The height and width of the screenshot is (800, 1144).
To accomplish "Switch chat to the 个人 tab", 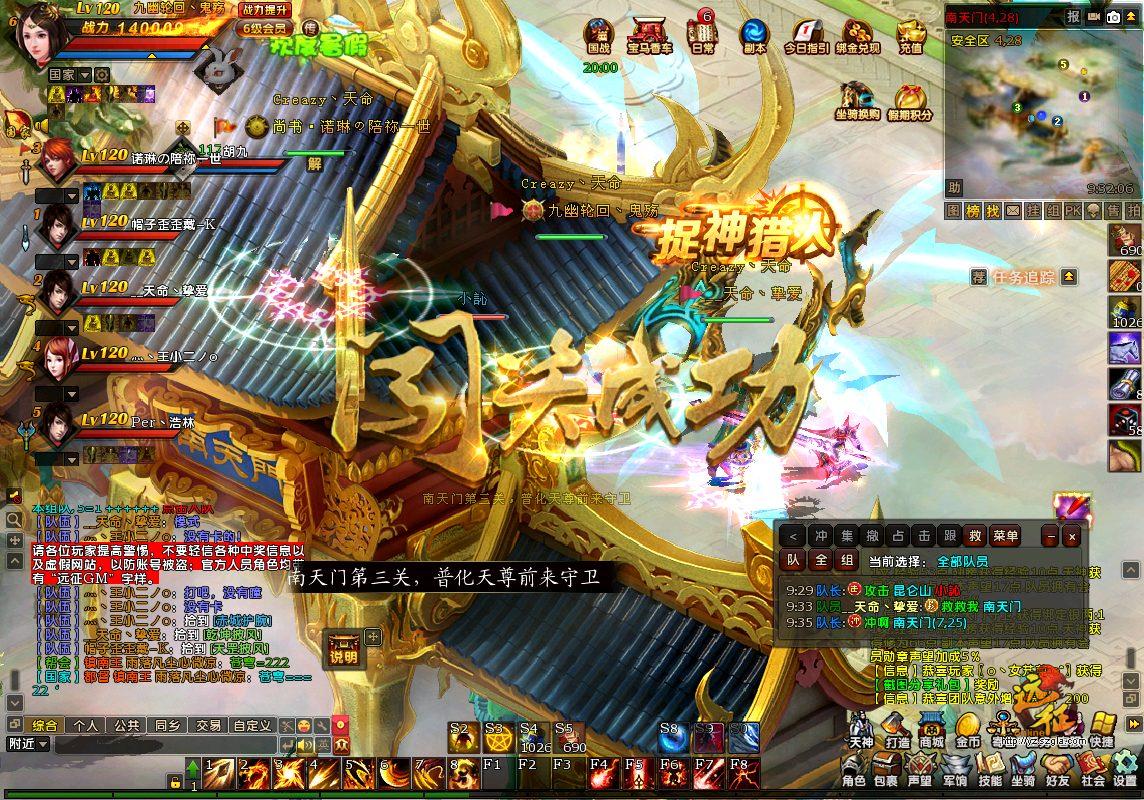I will (x=86, y=725).
